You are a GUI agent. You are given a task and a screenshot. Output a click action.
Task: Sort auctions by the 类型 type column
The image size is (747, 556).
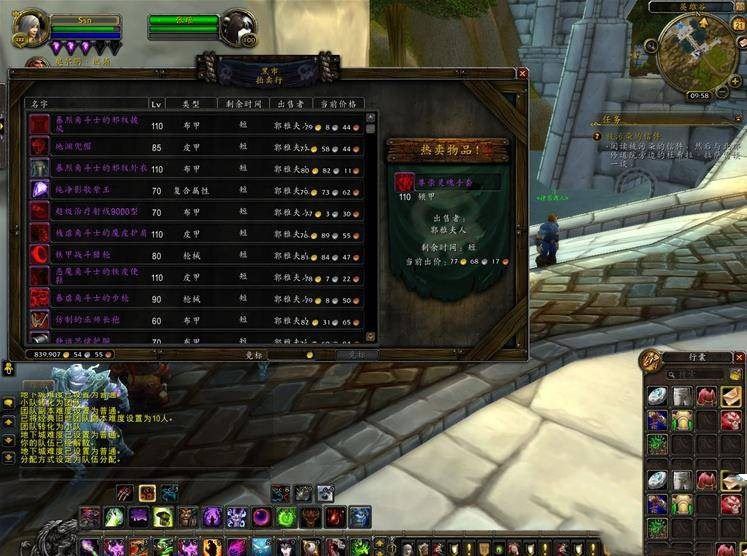(x=190, y=103)
